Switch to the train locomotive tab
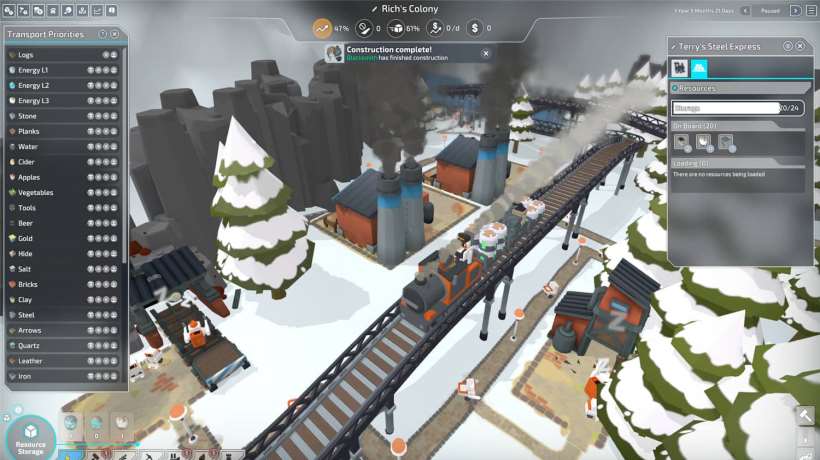820x460 pixels. click(x=680, y=68)
